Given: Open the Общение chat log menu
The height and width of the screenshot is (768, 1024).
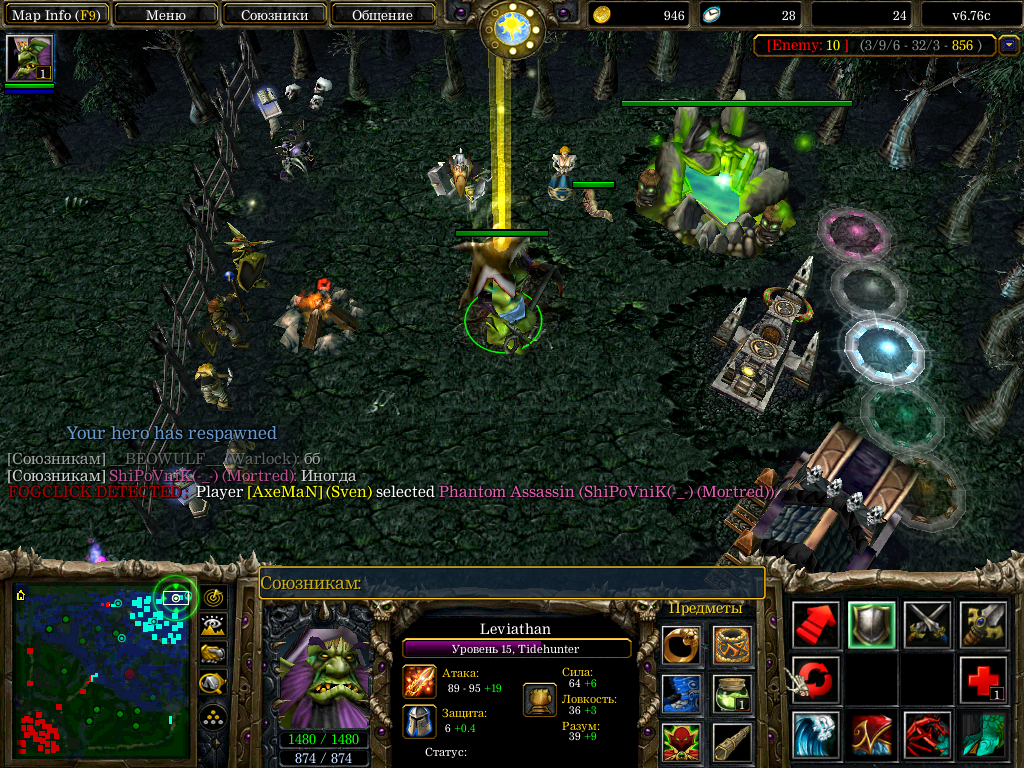Looking at the screenshot, I should 382,15.
